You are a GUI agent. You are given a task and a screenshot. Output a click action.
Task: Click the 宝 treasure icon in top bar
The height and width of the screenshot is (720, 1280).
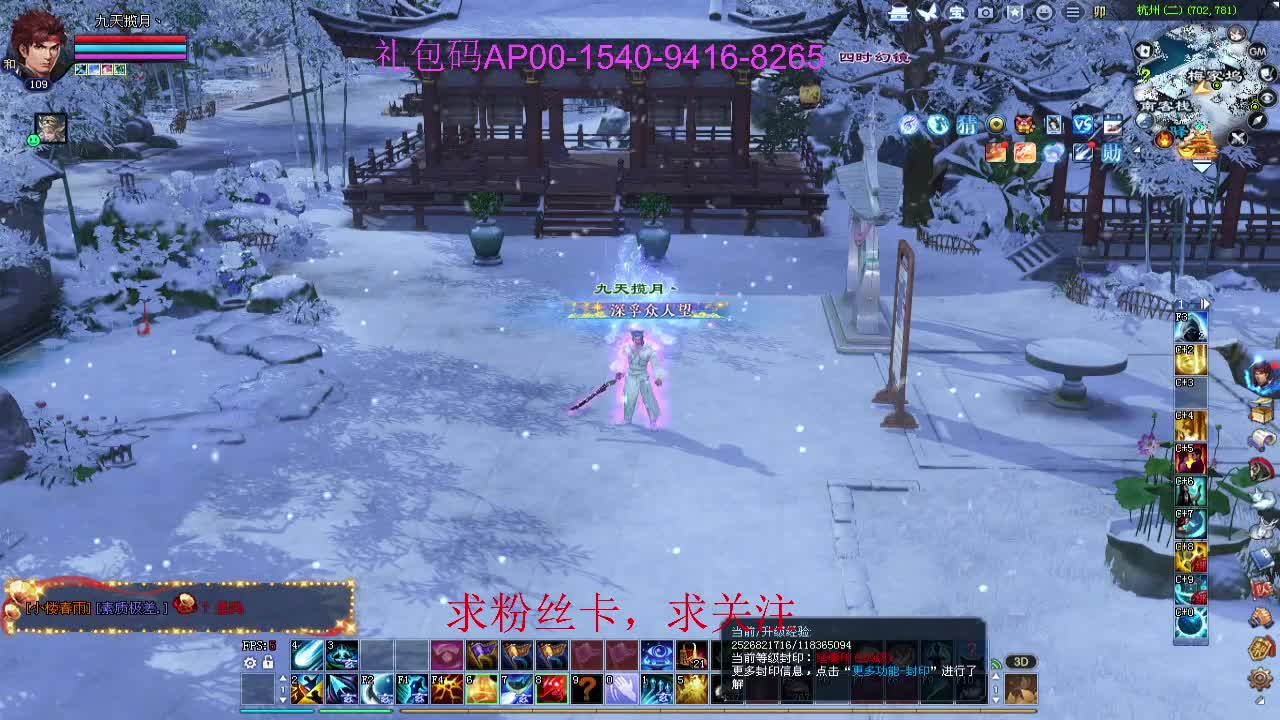[956, 12]
